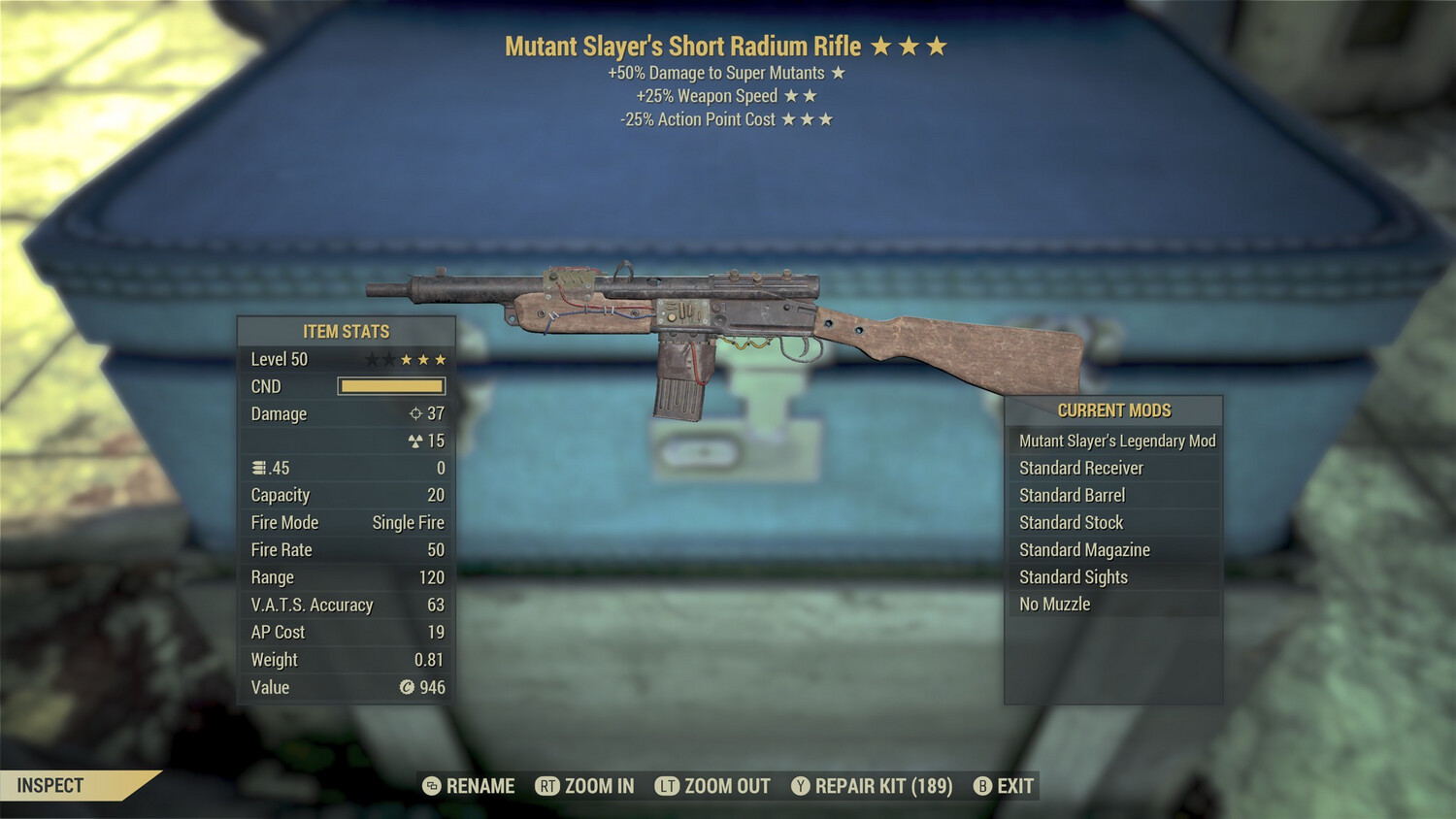Screen dimensions: 1456x819
Task: Open the Fire Mode Single Fire selector
Action: click(407, 522)
